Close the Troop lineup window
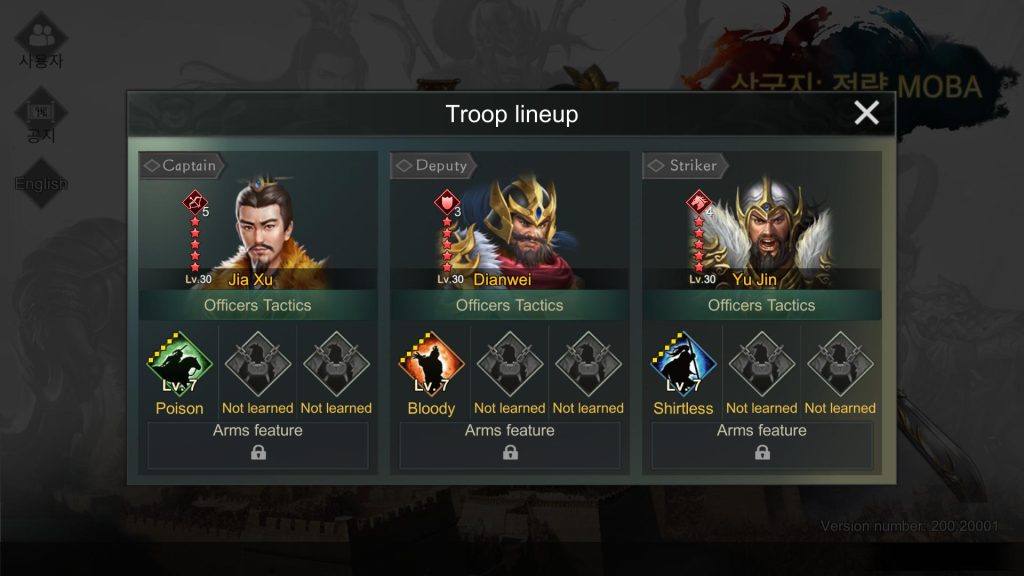Image resolution: width=1024 pixels, height=576 pixels. tap(866, 113)
